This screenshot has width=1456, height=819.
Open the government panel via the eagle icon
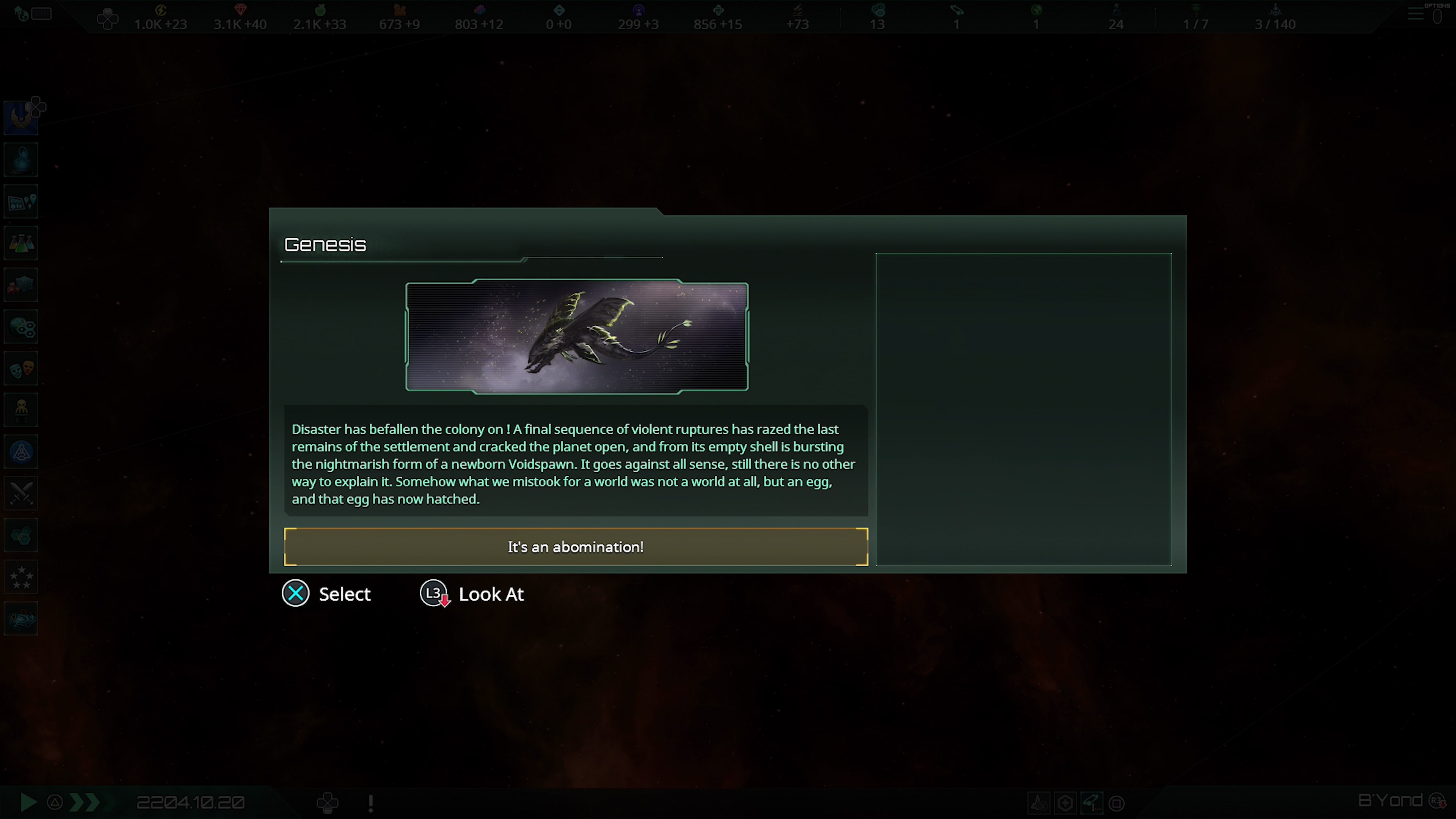[21, 117]
